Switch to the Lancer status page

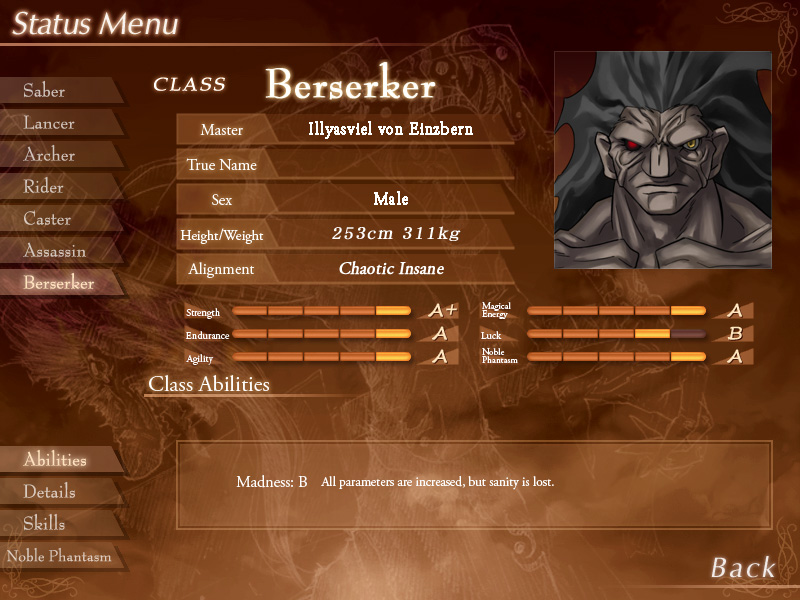click(x=50, y=123)
